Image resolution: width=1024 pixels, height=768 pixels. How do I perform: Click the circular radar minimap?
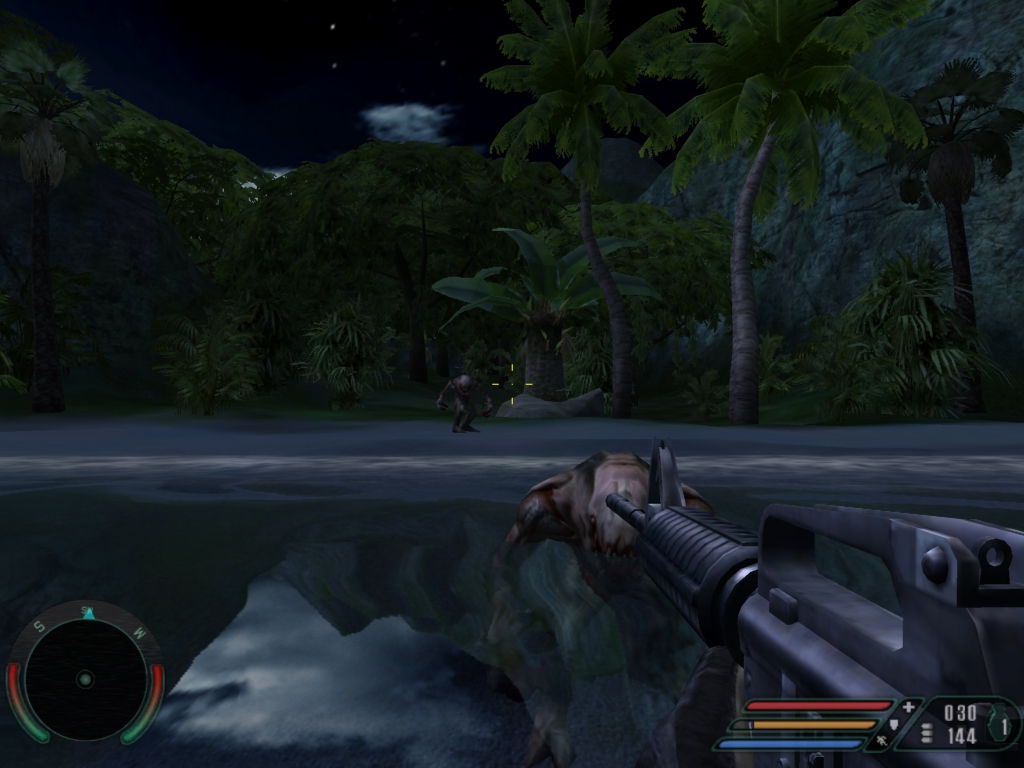pos(85,678)
